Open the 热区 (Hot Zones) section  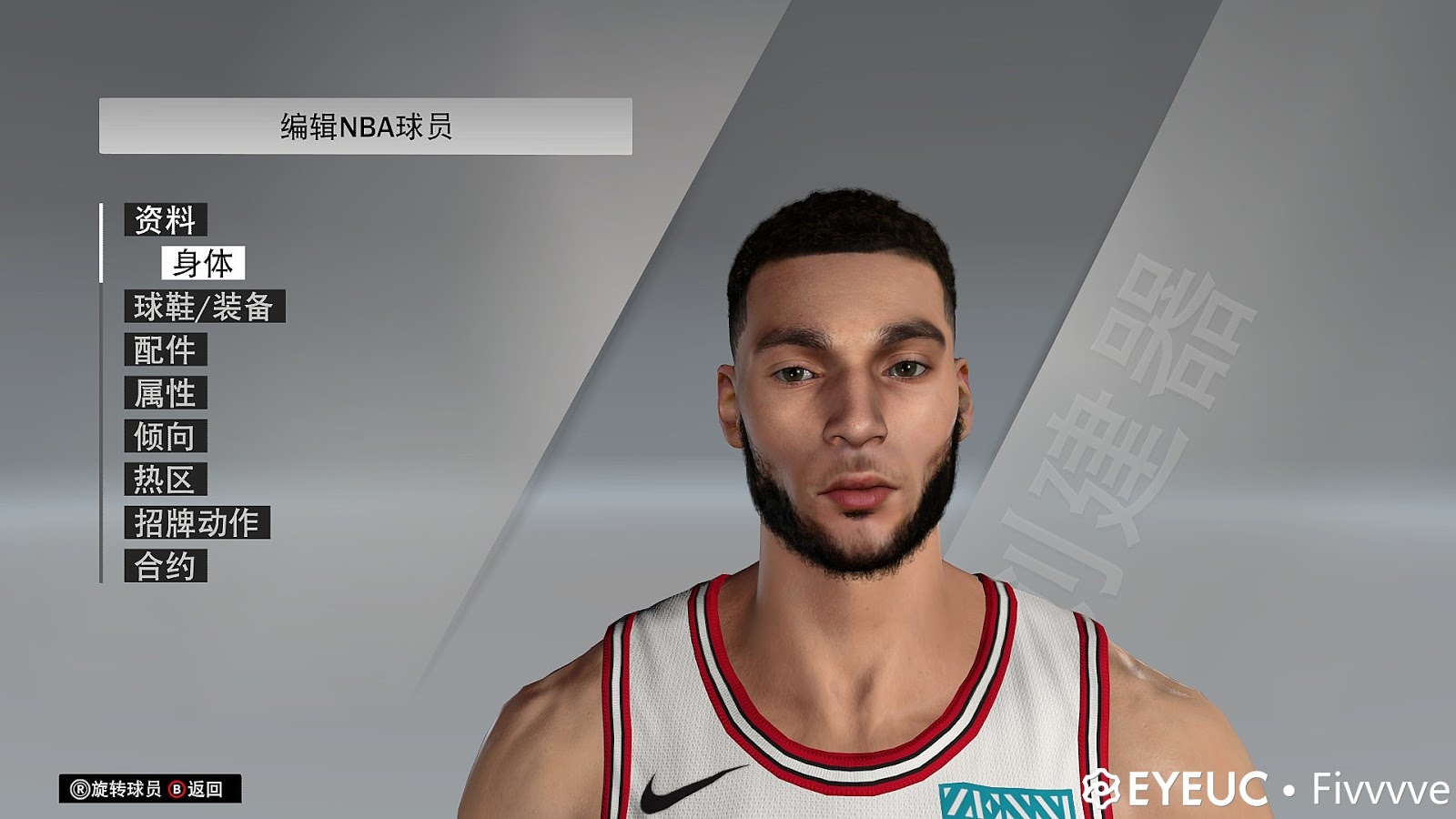(166, 480)
